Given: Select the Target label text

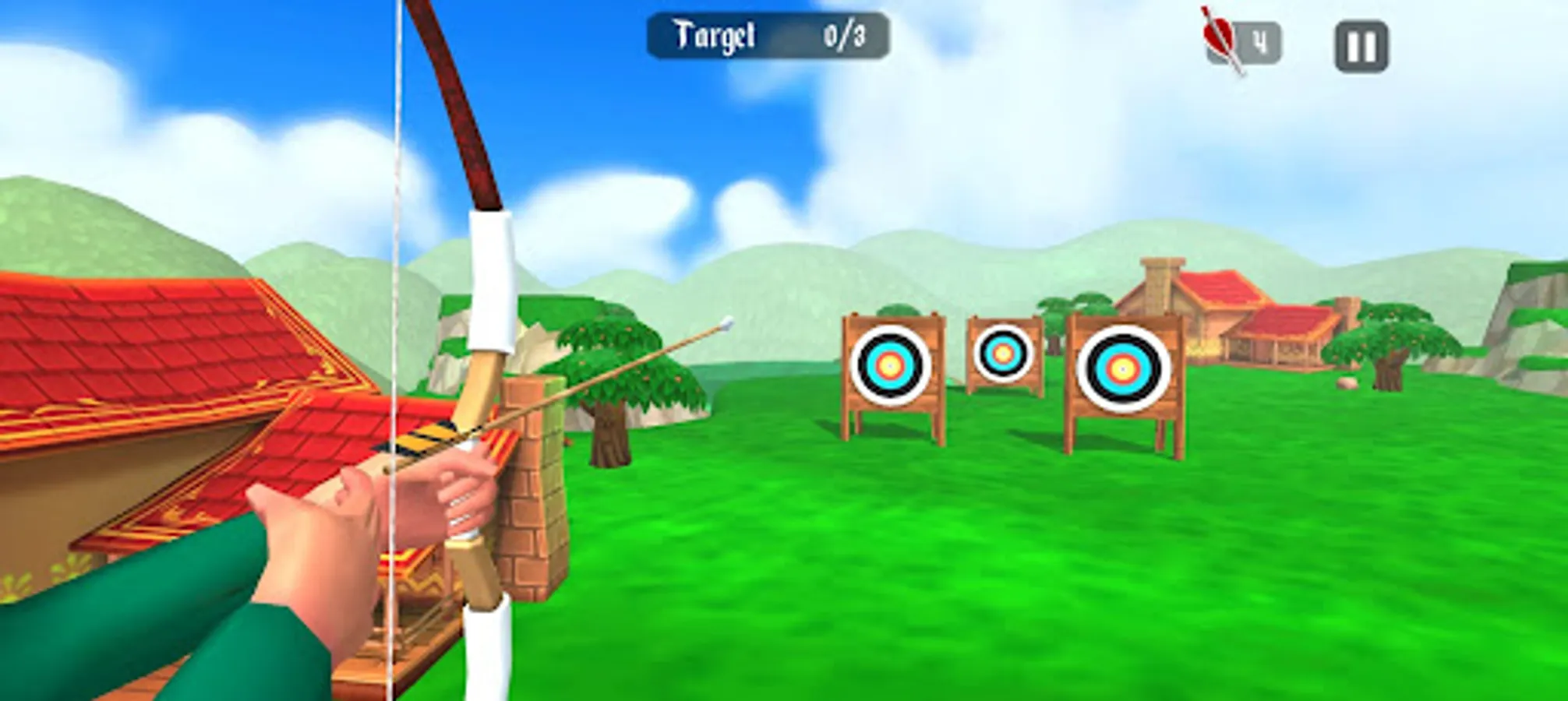Looking at the screenshot, I should coord(714,33).
